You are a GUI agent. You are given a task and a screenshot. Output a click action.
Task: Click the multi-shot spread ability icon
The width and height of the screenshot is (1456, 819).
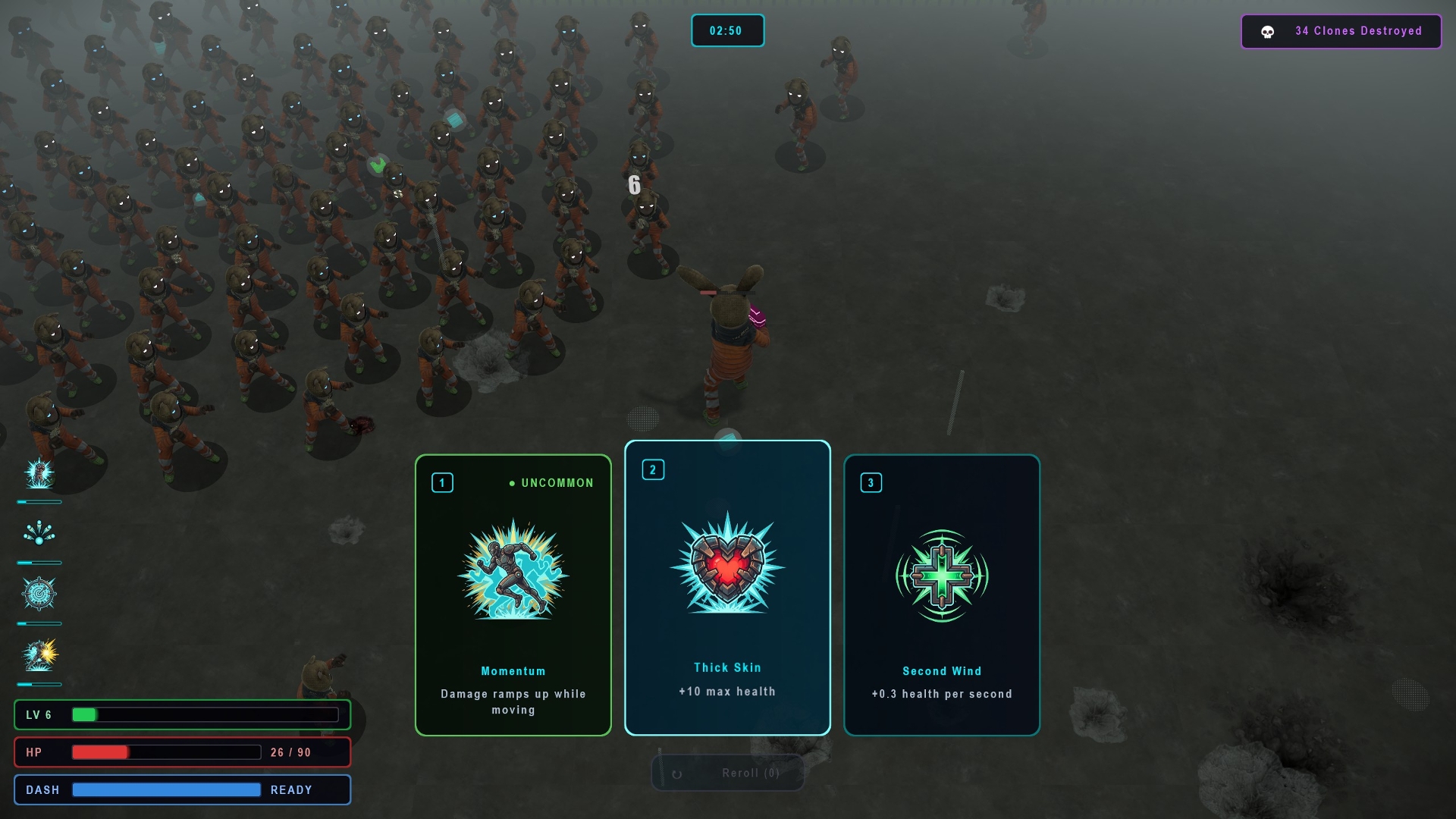click(39, 533)
